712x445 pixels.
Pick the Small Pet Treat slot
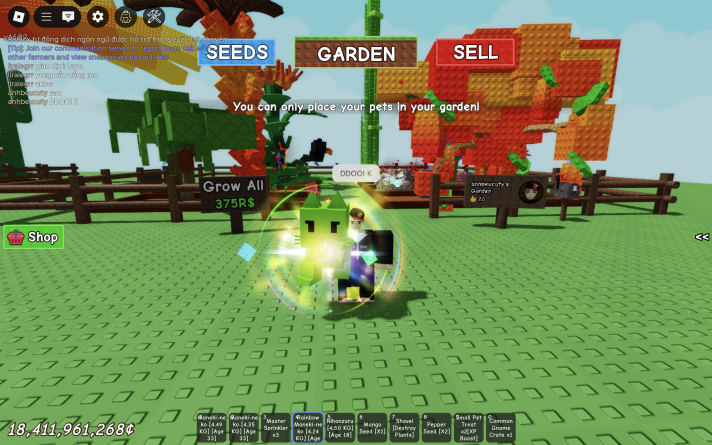468,427
